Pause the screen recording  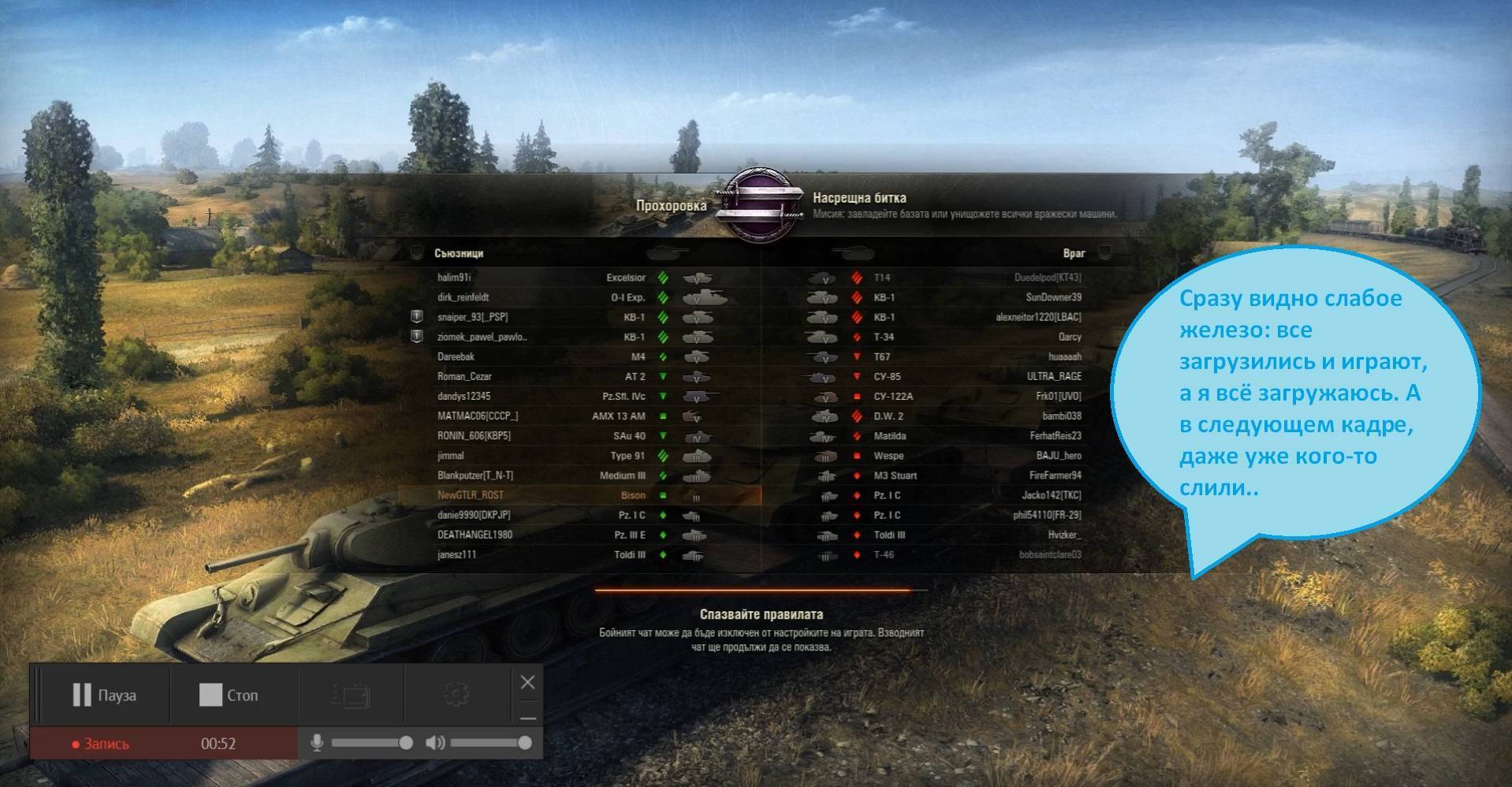click(x=103, y=695)
